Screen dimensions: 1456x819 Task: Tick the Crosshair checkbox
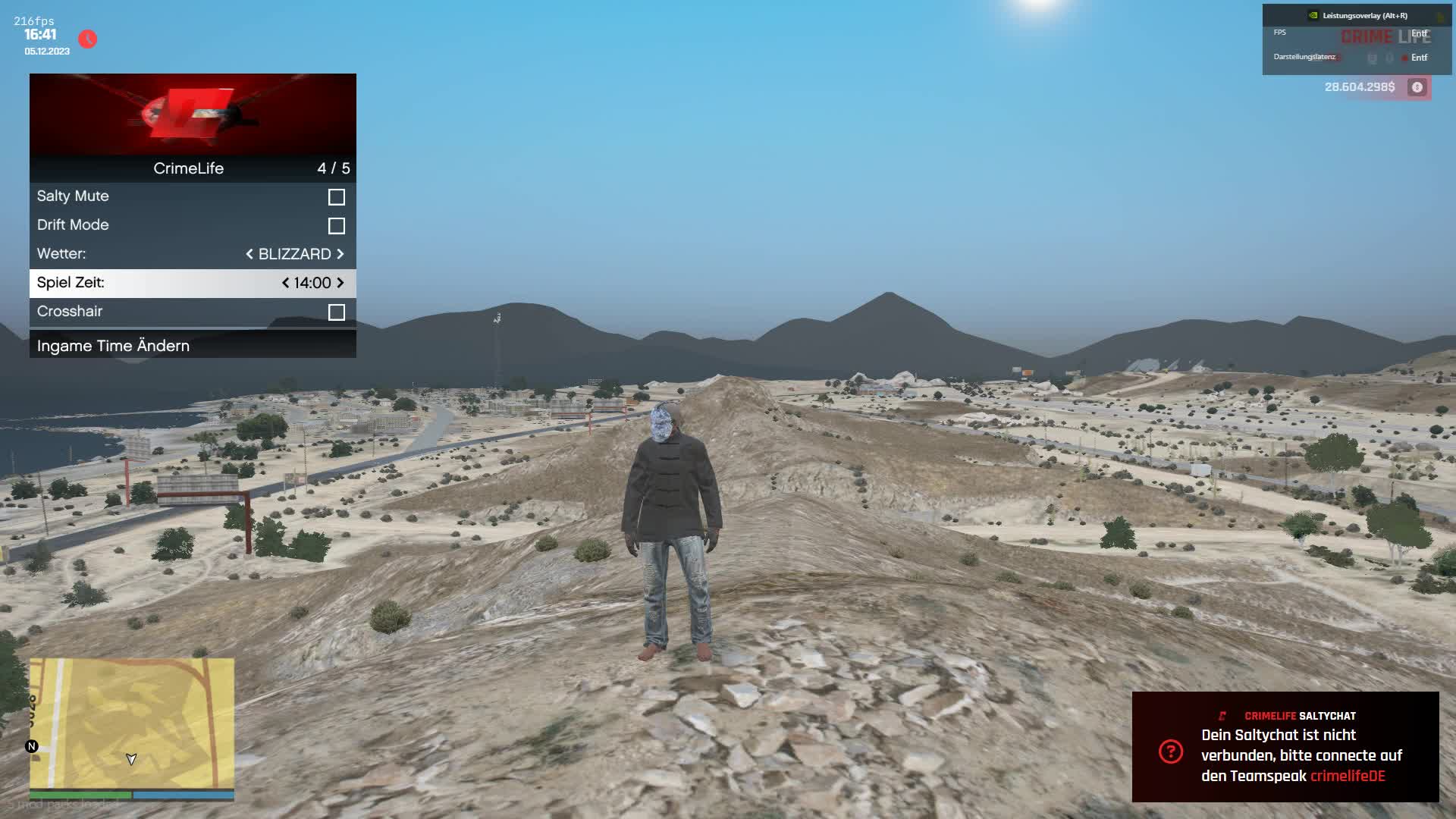click(x=336, y=312)
